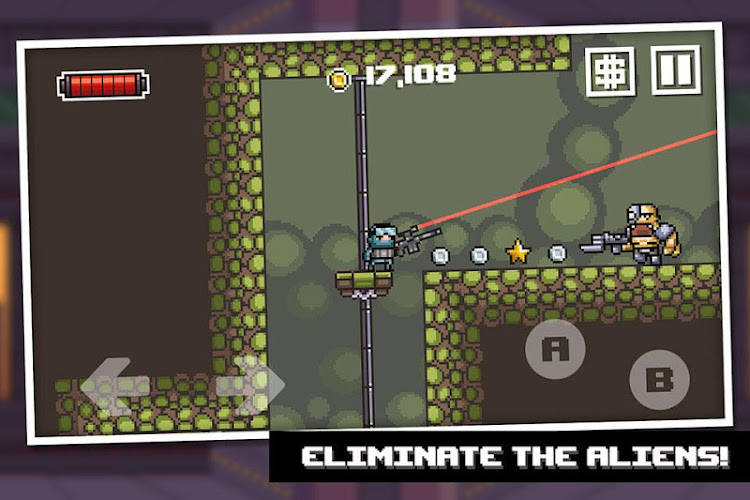750x500 pixels.
Task: Move left with the left arrow
Action: point(115,387)
